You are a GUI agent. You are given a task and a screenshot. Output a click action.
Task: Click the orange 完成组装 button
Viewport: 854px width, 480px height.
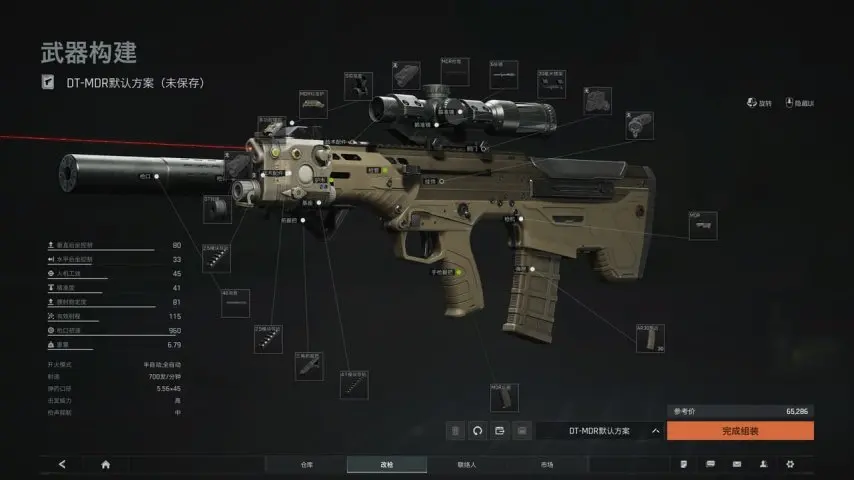[740, 431]
